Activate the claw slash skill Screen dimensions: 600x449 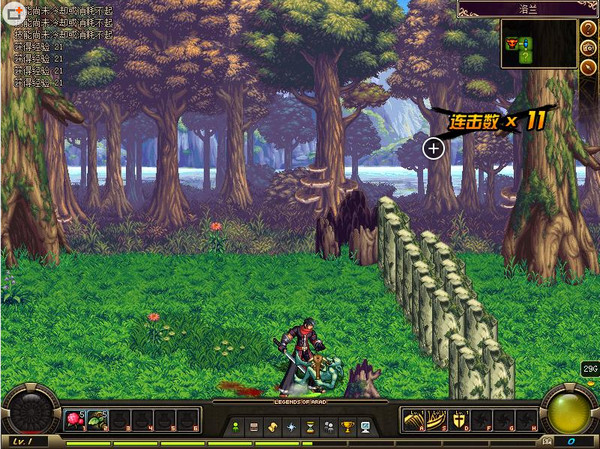coord(413,421)
